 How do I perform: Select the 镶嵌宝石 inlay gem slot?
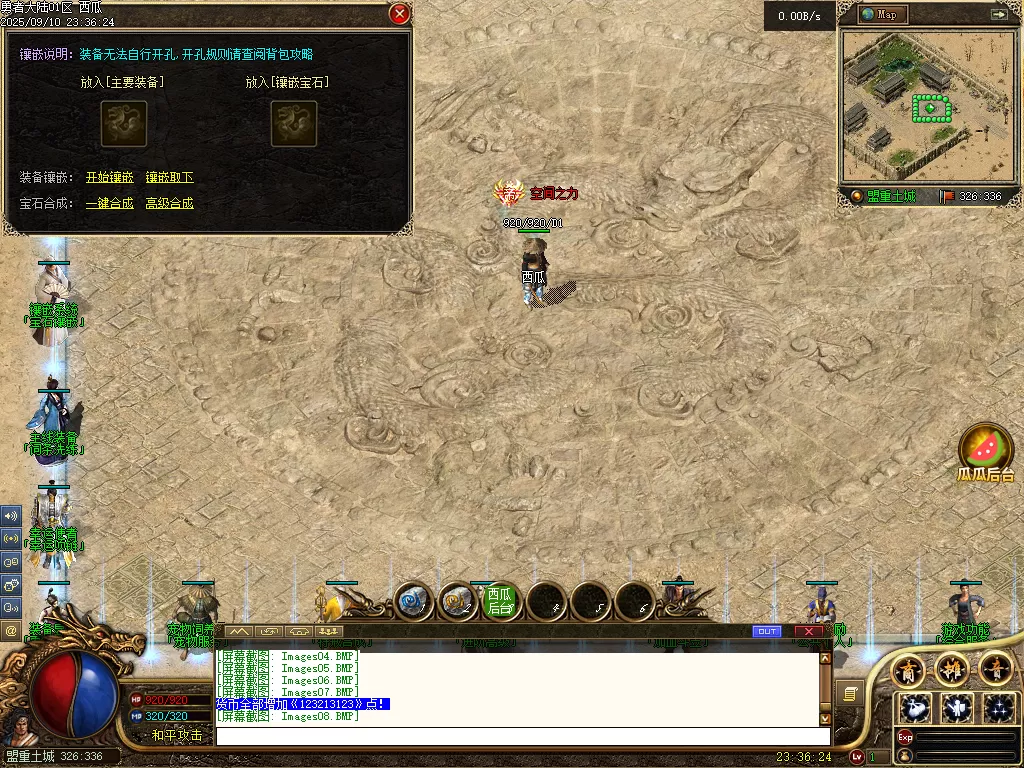(294, 124)
